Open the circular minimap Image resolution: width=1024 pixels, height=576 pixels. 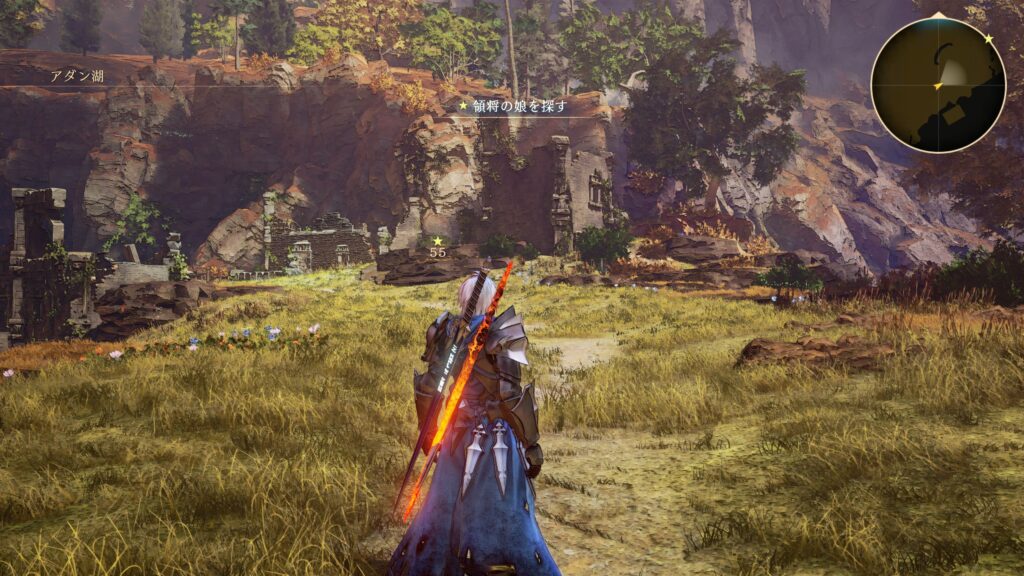tap(937, 85)
